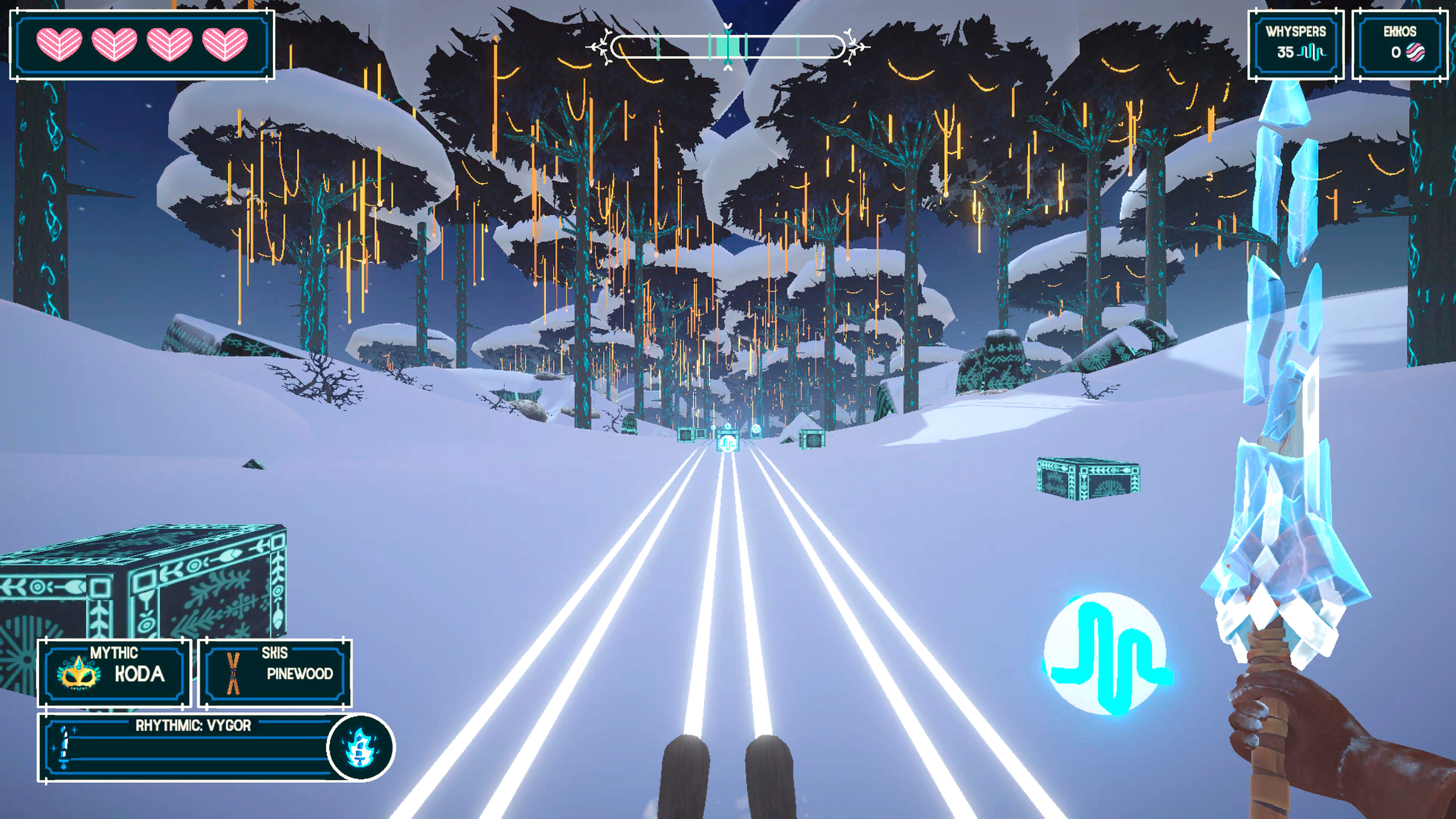Expand the Mythic Koda equipment panel
This screenshot has height=819, width=1456.
point(112,671)
